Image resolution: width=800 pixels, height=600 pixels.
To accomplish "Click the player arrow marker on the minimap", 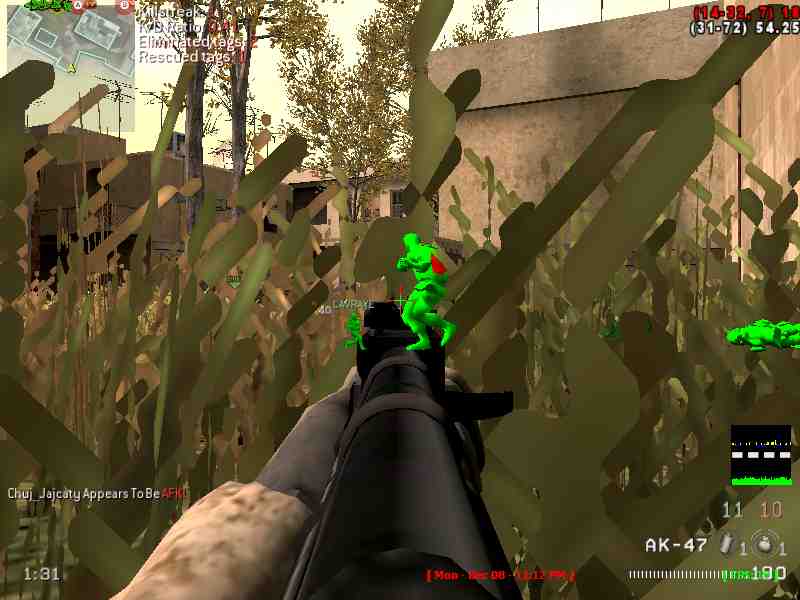I will [72, 68].
